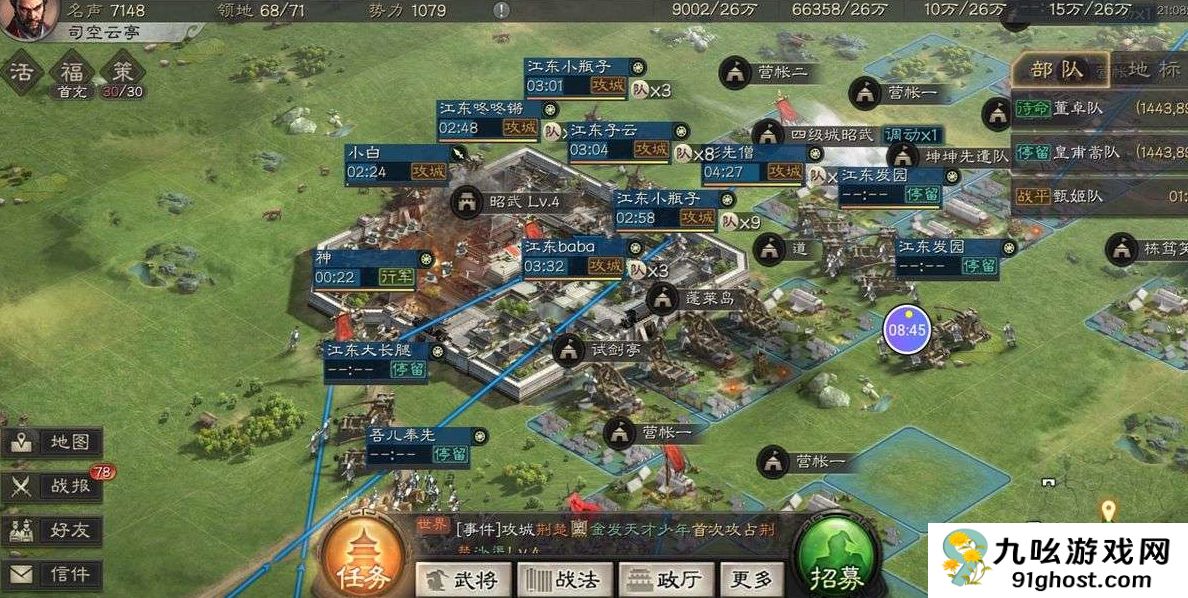Show the 更多 more options menu
This screenshot has width=1188, height=598.
click(x=752, y=578)
